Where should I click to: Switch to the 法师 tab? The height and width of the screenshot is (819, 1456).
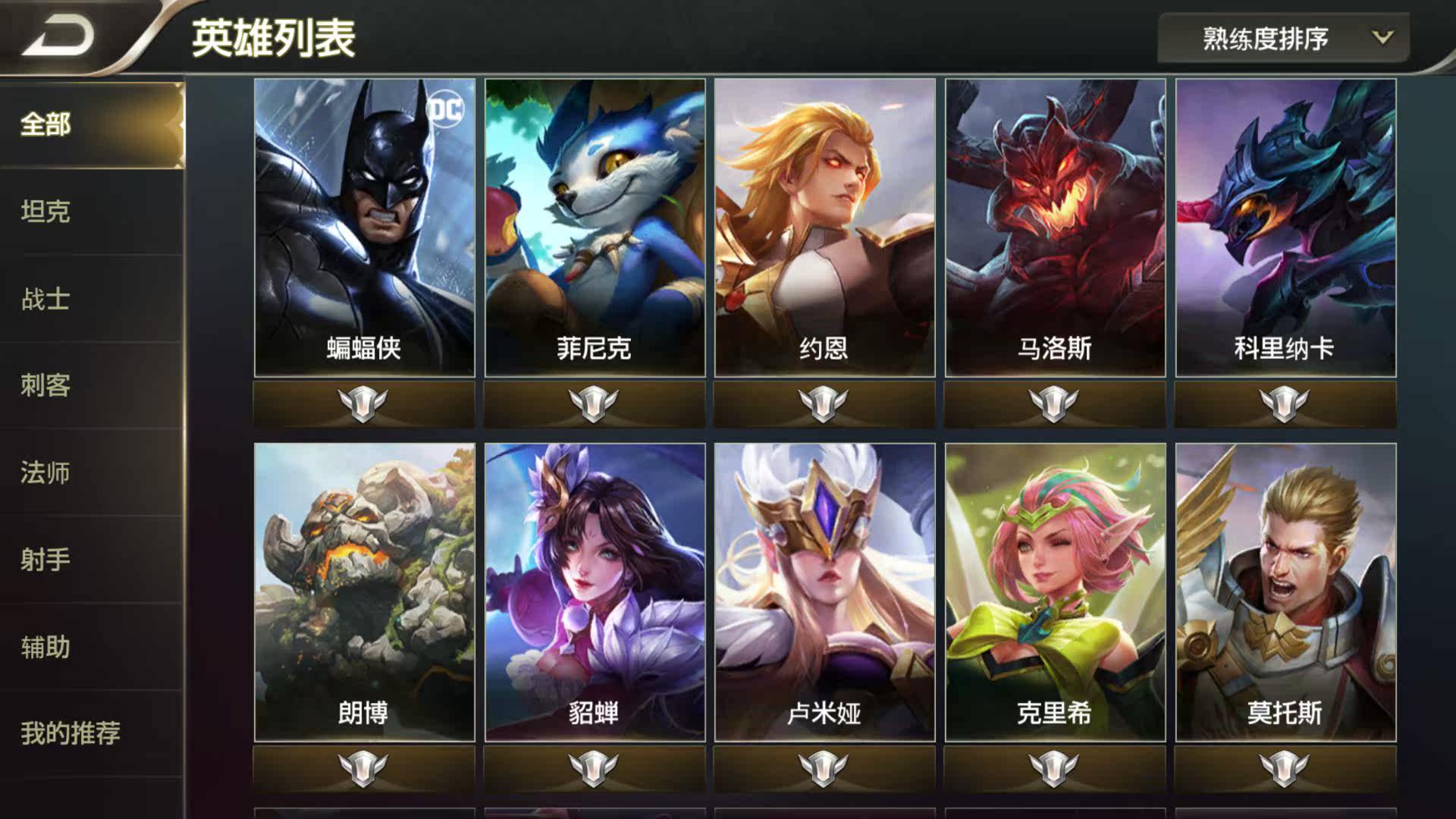pos(46,472)
